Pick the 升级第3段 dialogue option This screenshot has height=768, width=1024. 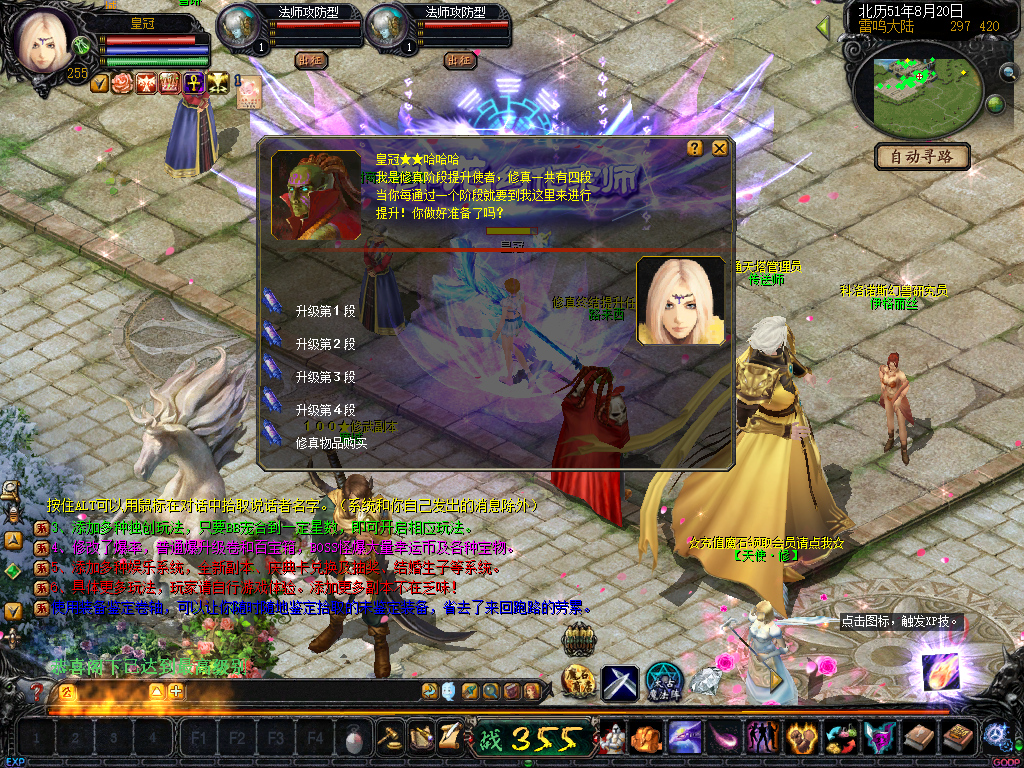click(325, 377)
